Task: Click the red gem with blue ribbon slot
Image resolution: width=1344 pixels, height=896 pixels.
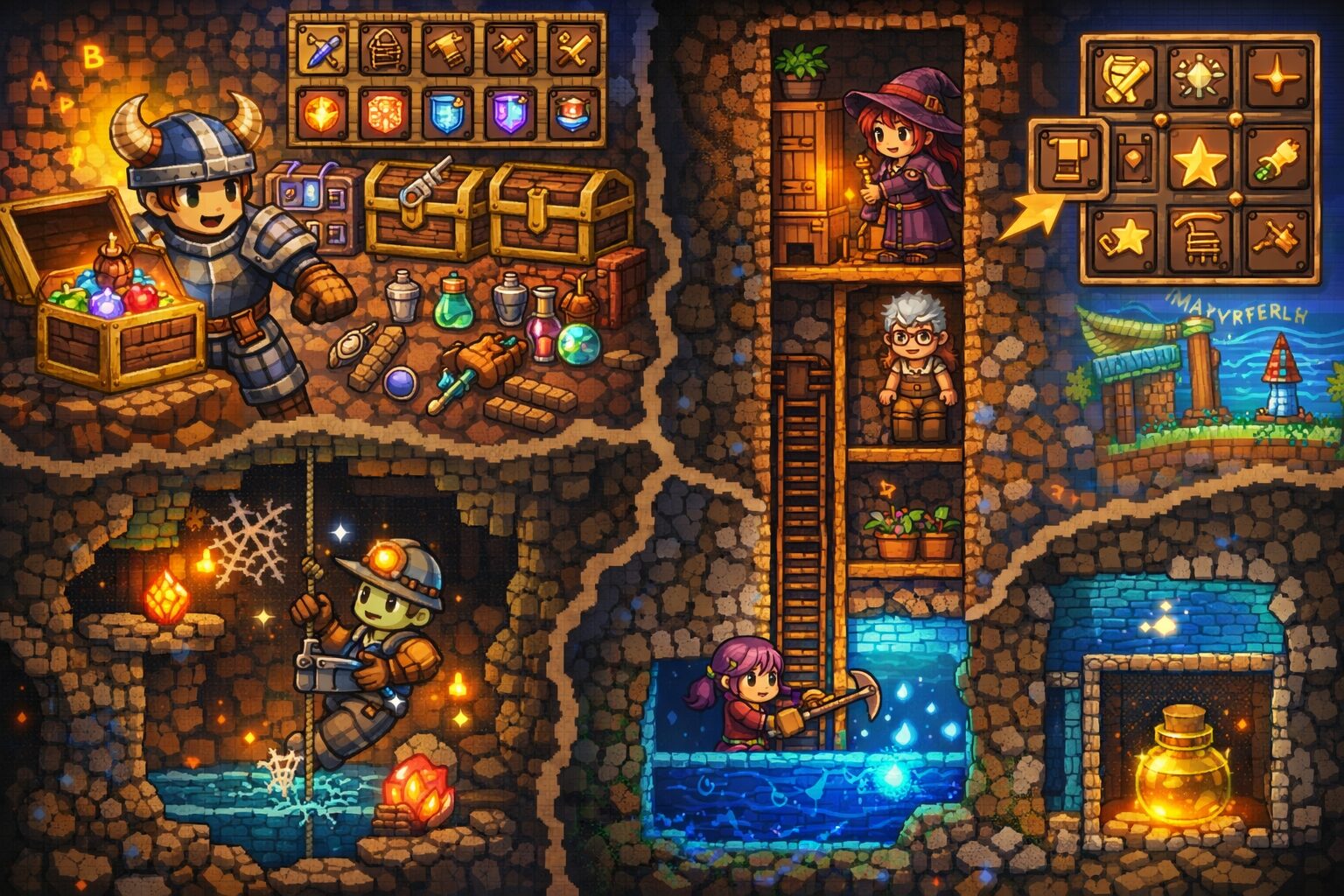Action: pyautogui.click(x=573, y=114)
